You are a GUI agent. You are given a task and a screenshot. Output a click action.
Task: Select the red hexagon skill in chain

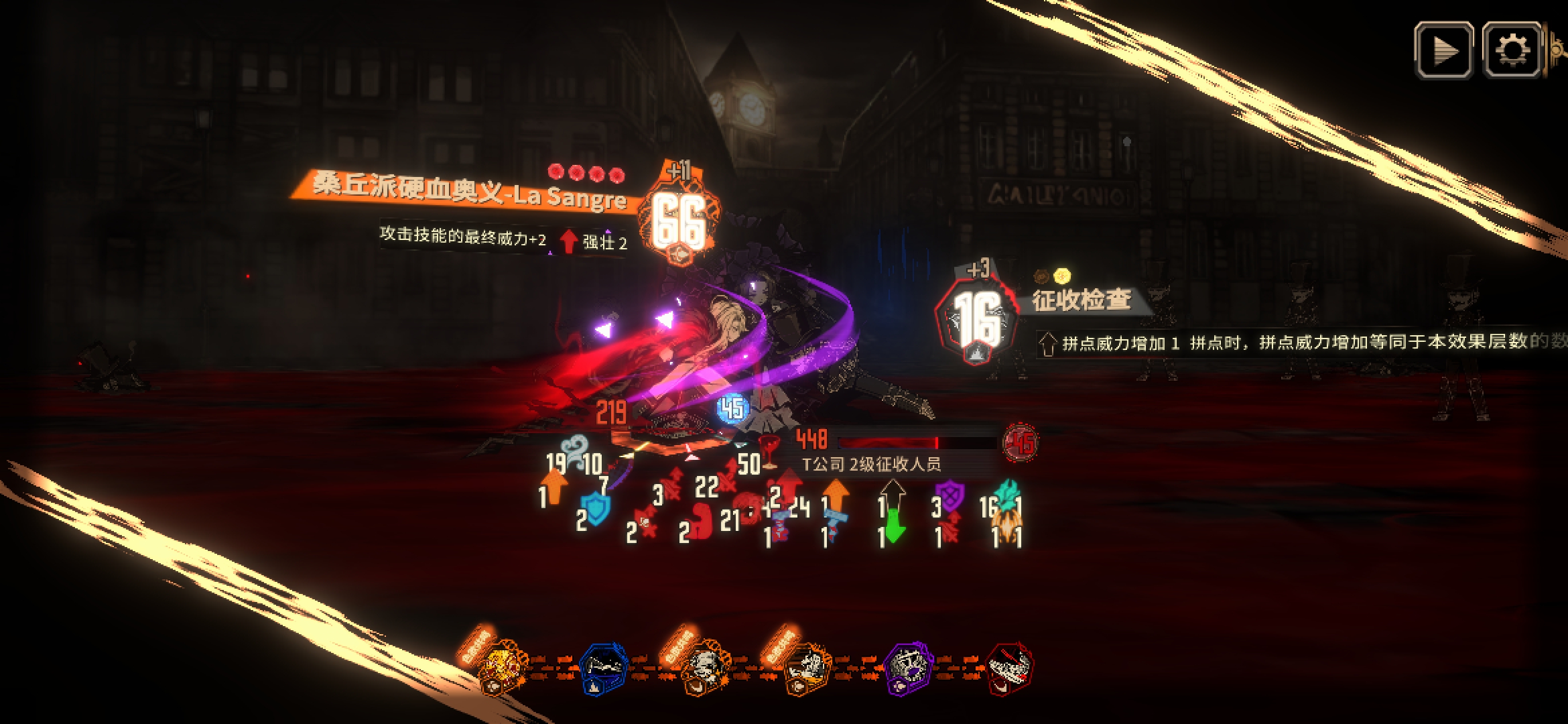[x=1009, y=668]
